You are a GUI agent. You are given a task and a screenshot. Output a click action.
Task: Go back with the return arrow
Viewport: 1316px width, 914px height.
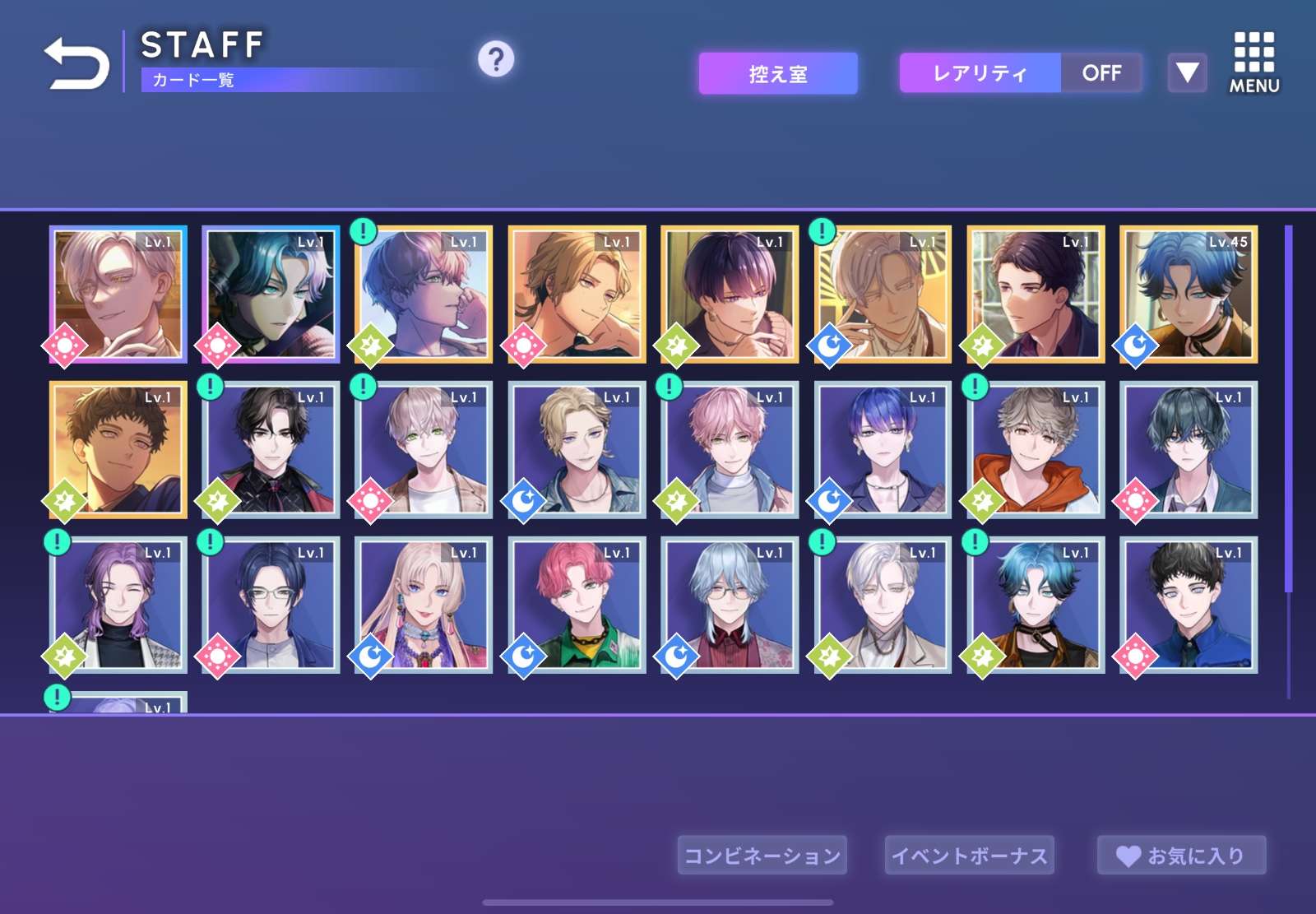coord(76,63)
